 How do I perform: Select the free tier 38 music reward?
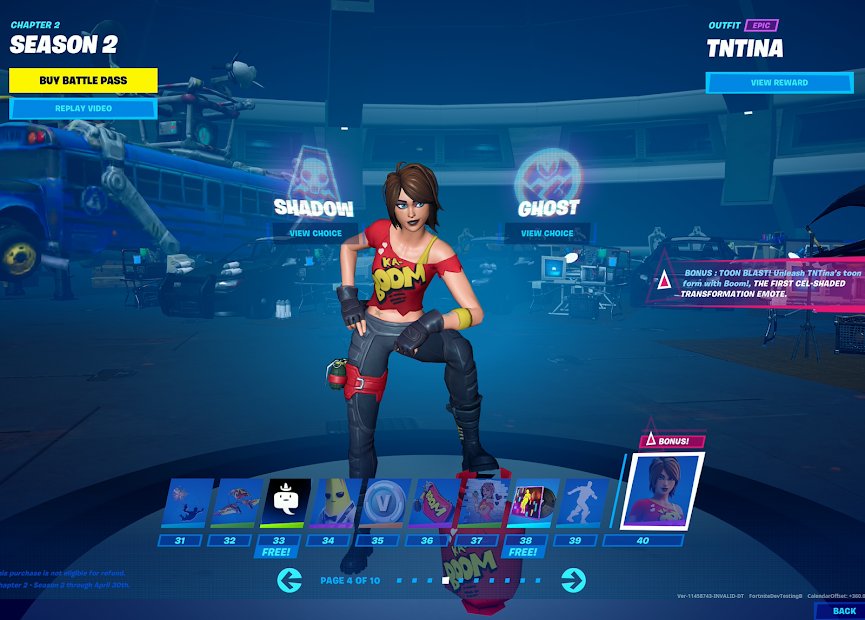click(x=532, y=503)
